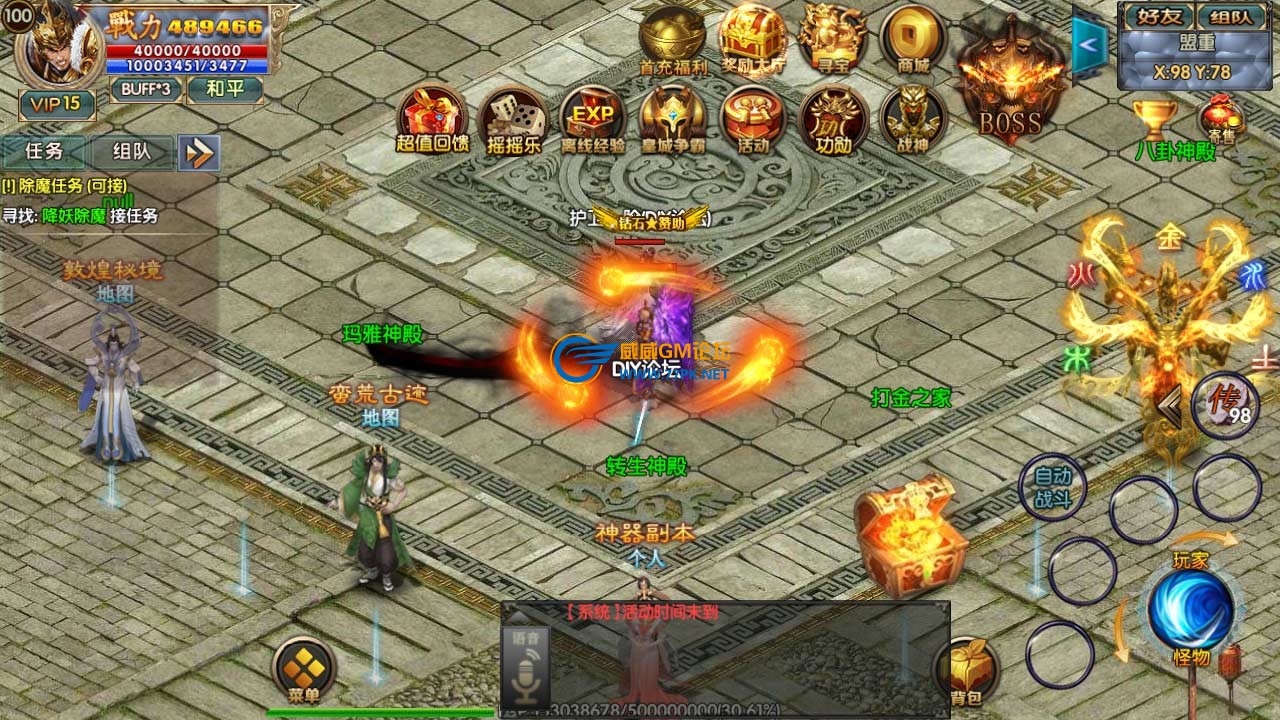Switch to the 任务 quest tab
Image resolution: width=1280 pixels, height=720 pixels.
(x=45, y=152)
